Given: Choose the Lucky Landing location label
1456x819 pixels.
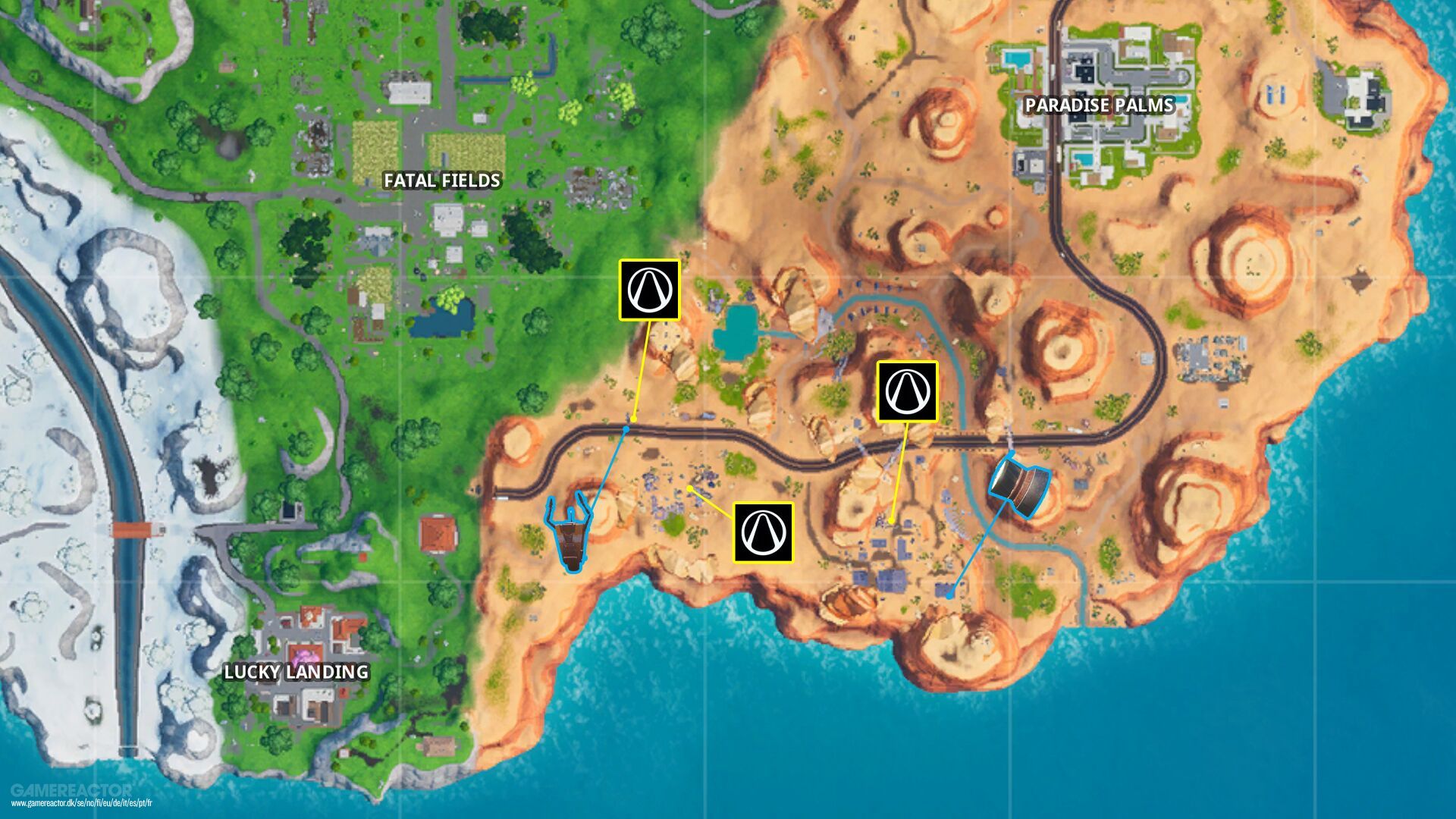Looking at the screenshot, I should 296,672.
